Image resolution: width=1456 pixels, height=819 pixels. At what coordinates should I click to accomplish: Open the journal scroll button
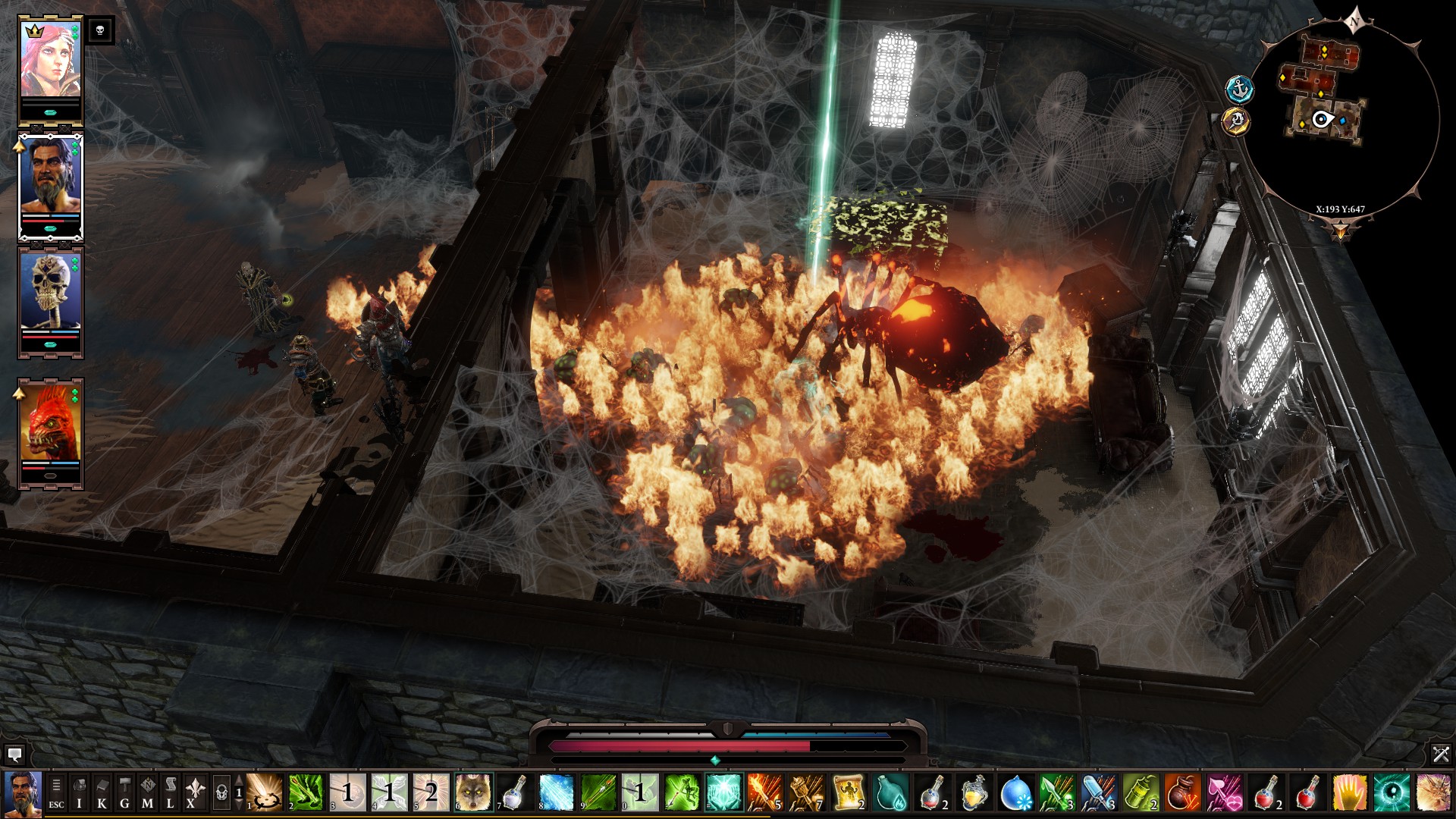coord(171,793)
